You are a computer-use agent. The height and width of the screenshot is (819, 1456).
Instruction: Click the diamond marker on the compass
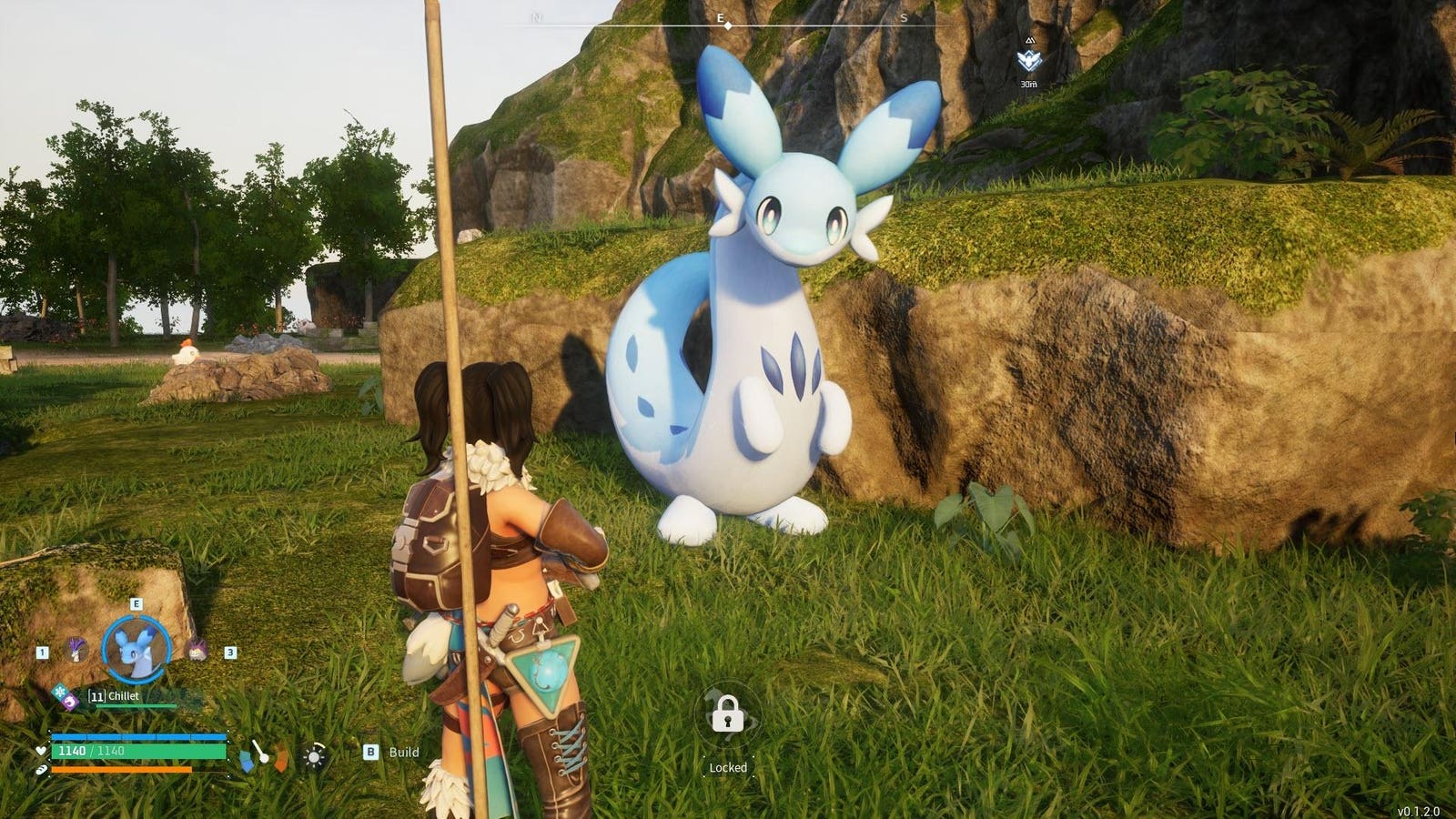[x=728, y=26]
